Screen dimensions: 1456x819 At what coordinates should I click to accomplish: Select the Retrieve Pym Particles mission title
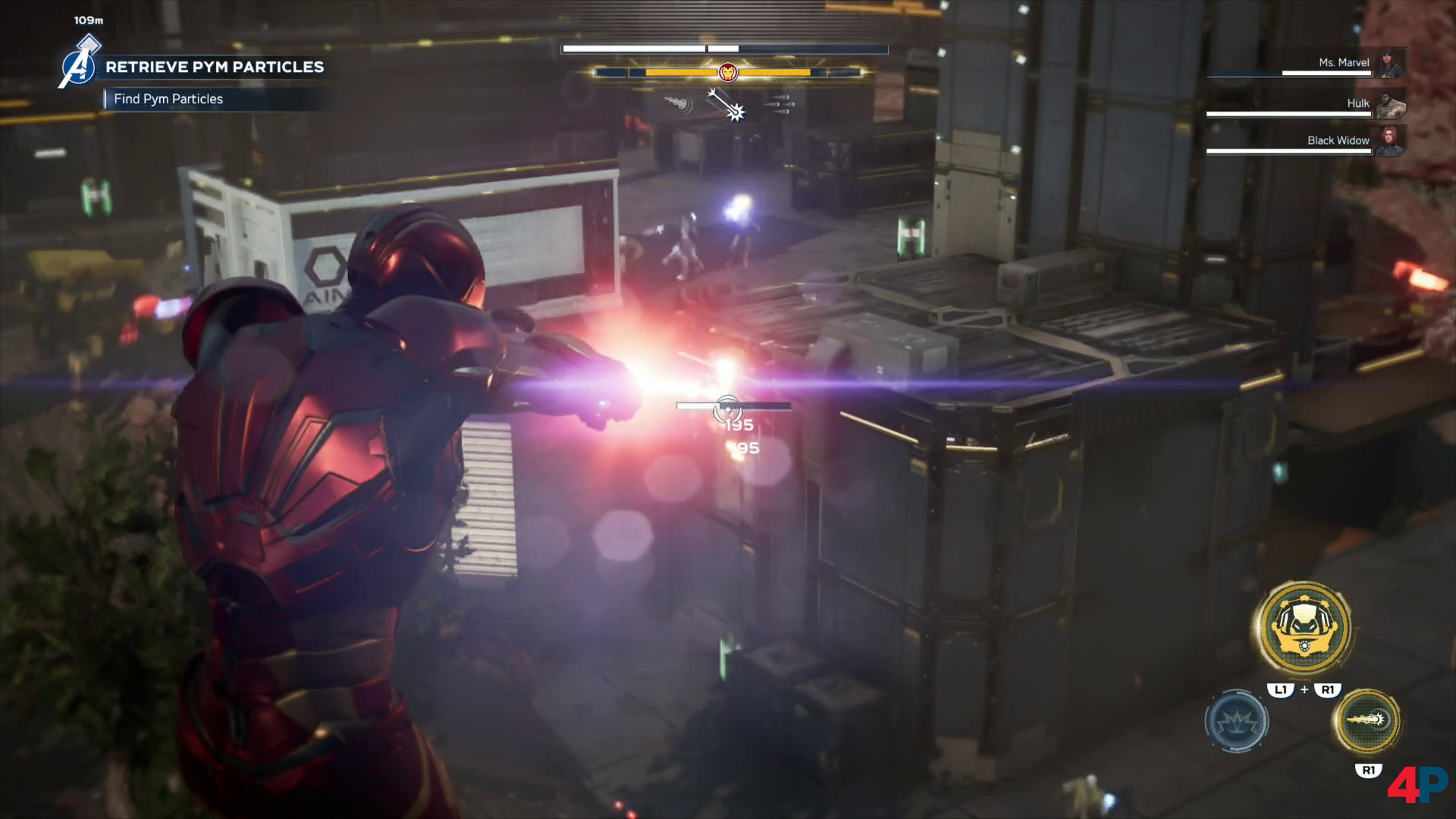pyautogui.click(x=215, y=67)
